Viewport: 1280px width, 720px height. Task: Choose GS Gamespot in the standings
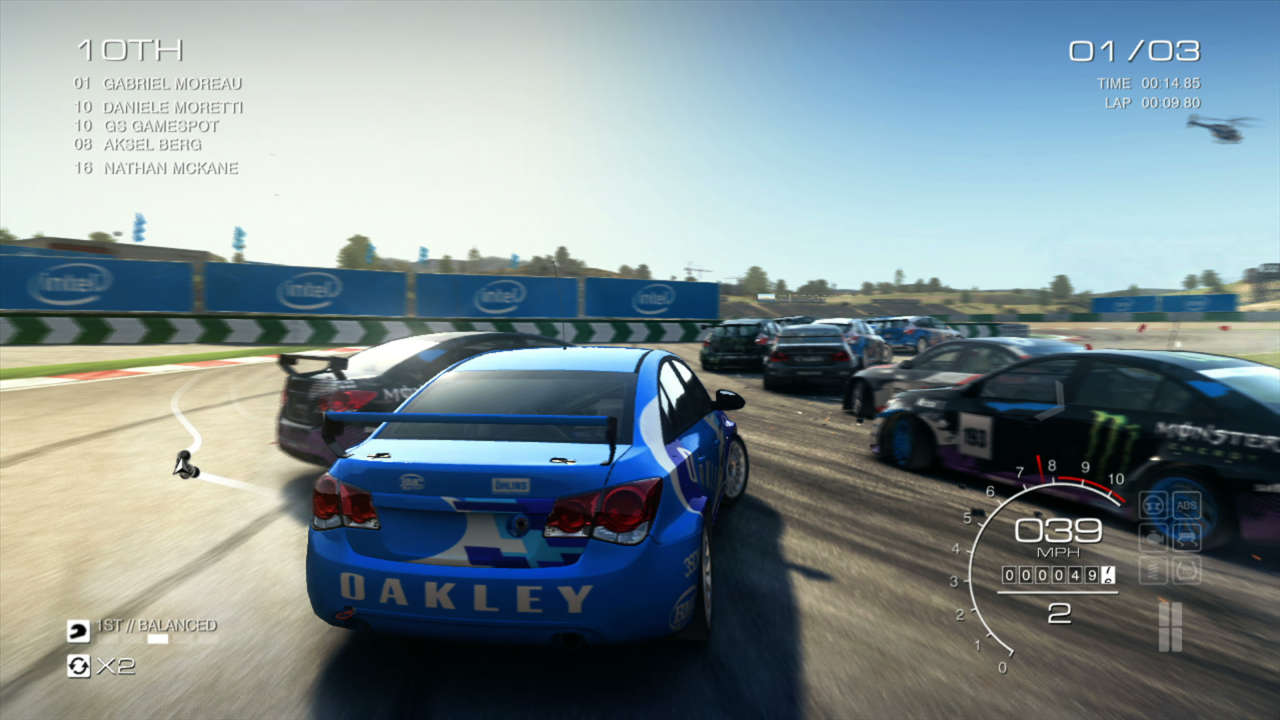coord(160,126)
